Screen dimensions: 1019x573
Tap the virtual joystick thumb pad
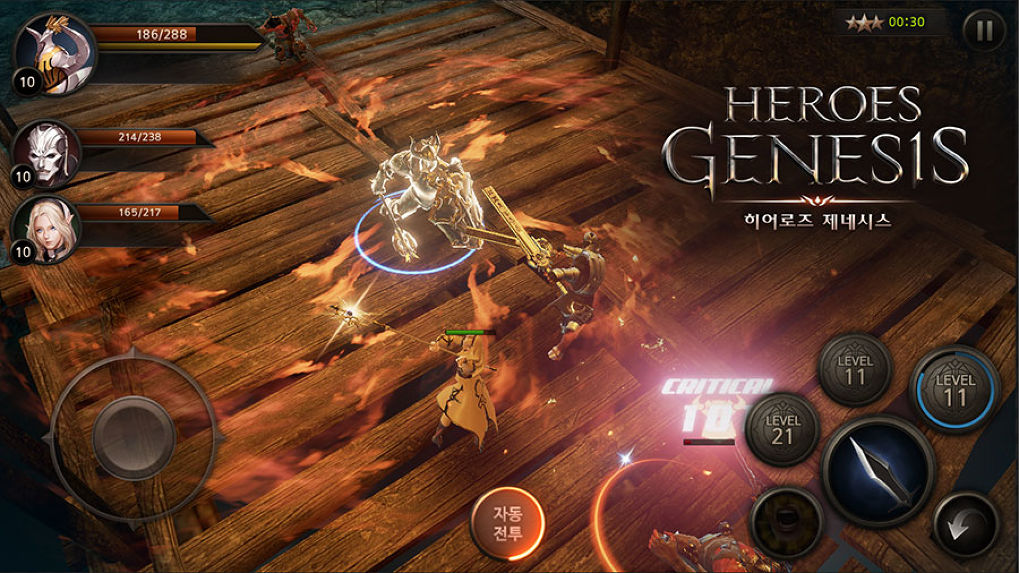[133, 434]
